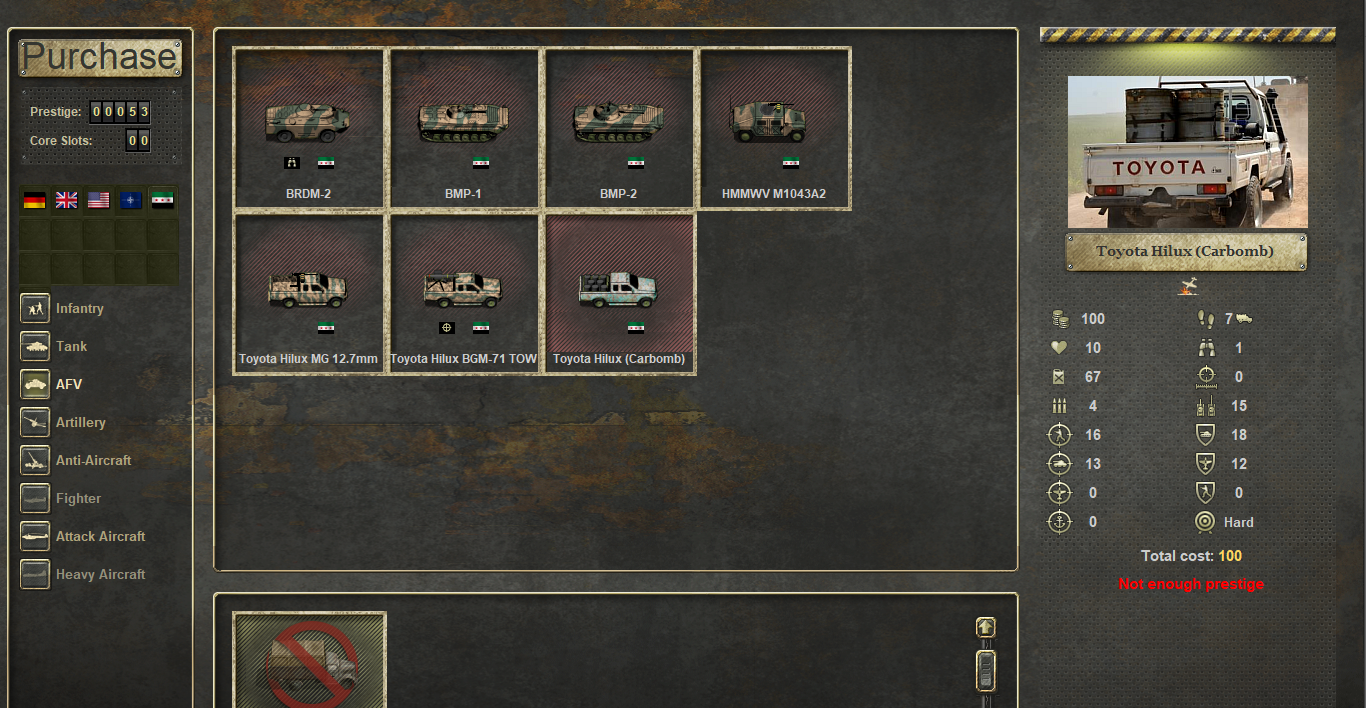Select the BRDM-2 unit tile
The image size is (1366, 708).
coord(309,129)
